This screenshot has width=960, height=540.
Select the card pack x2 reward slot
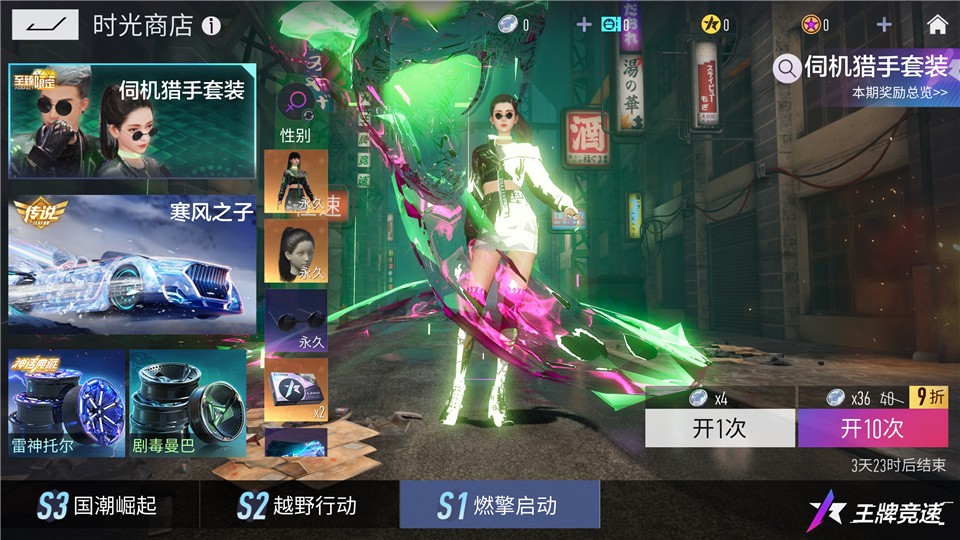coord(296,390)
